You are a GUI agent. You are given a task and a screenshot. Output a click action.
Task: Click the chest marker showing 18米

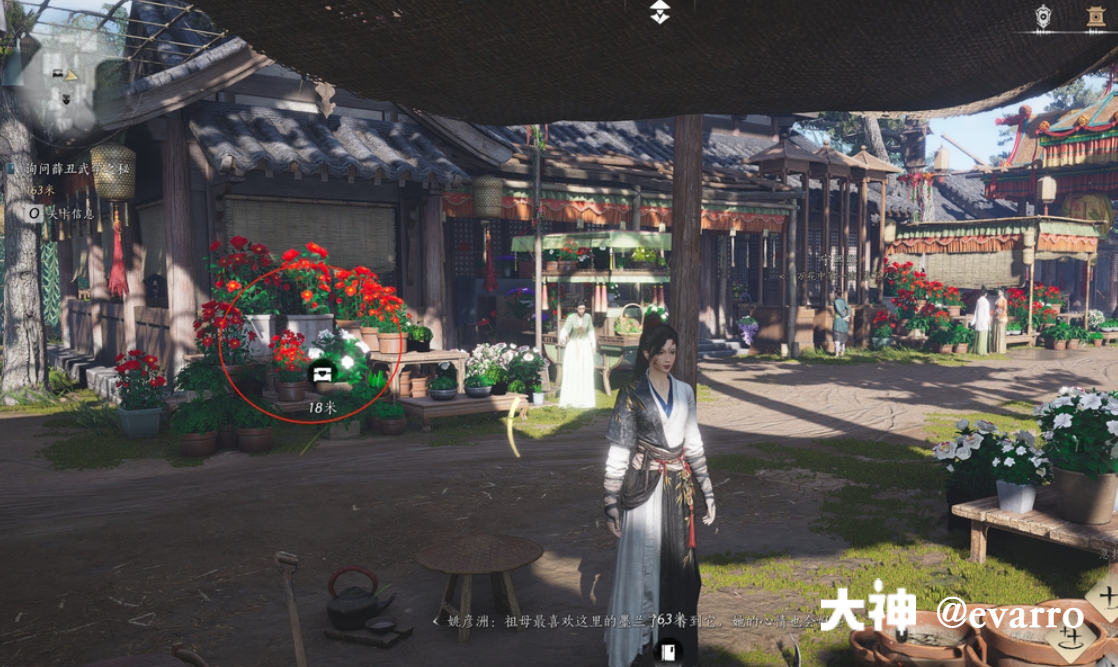(323, 374)
